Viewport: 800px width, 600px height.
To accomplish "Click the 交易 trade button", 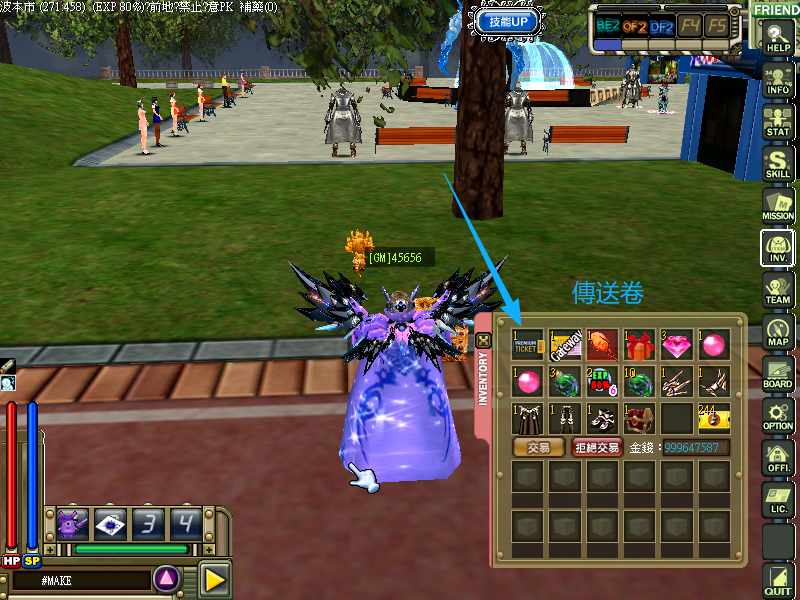I will click(538, 448).
